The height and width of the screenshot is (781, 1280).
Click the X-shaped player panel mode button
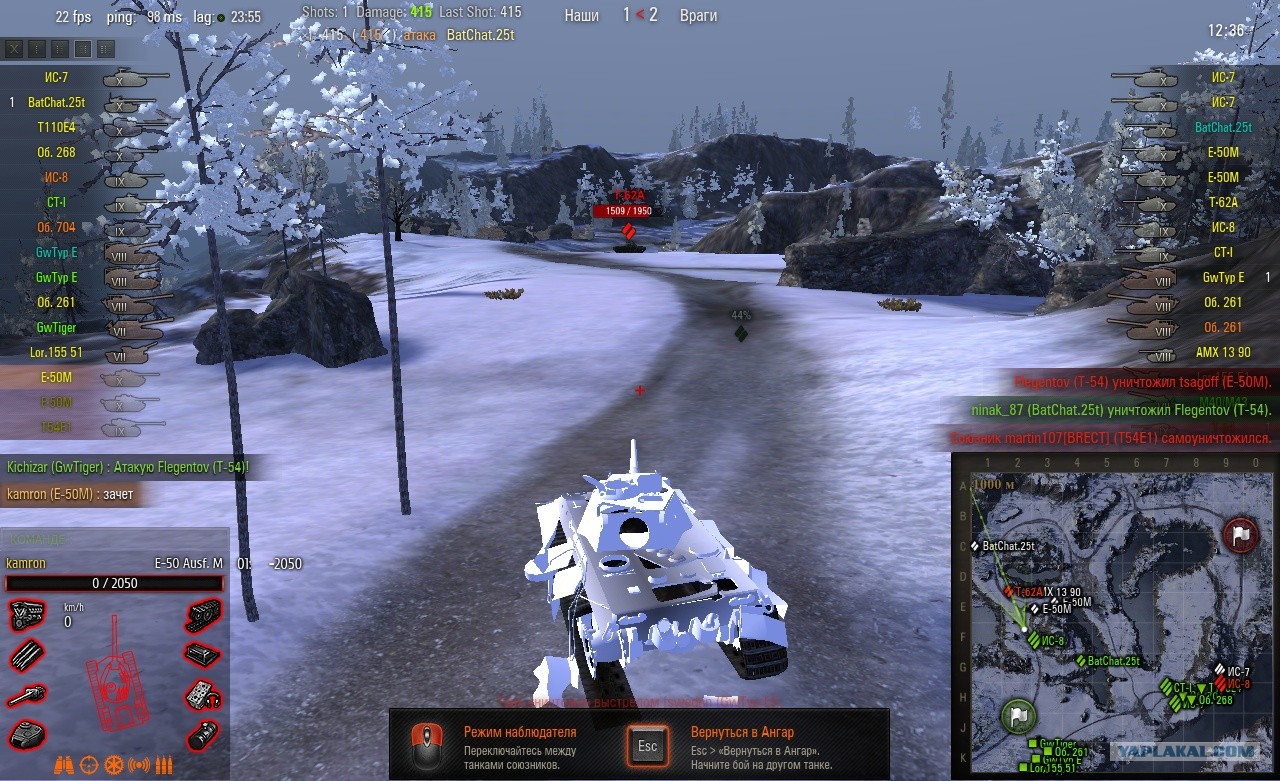pyautogui.click(x=14, y=48)
